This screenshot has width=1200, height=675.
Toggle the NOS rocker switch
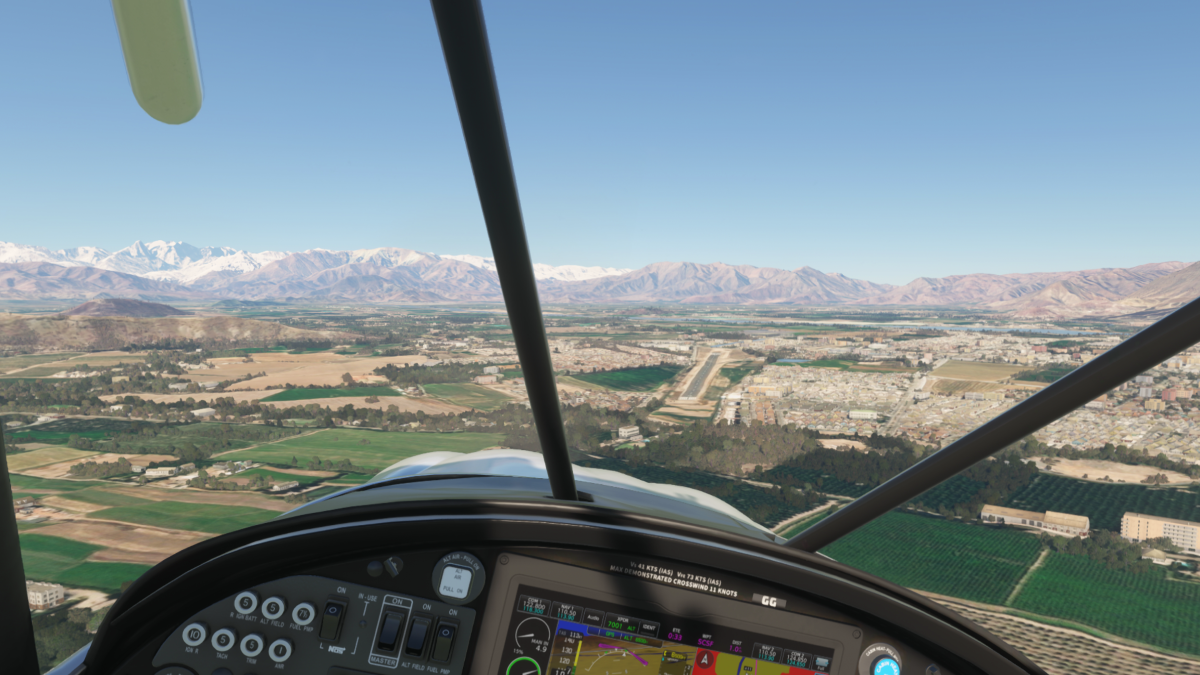pyautogui.click(x=333, y=621)
